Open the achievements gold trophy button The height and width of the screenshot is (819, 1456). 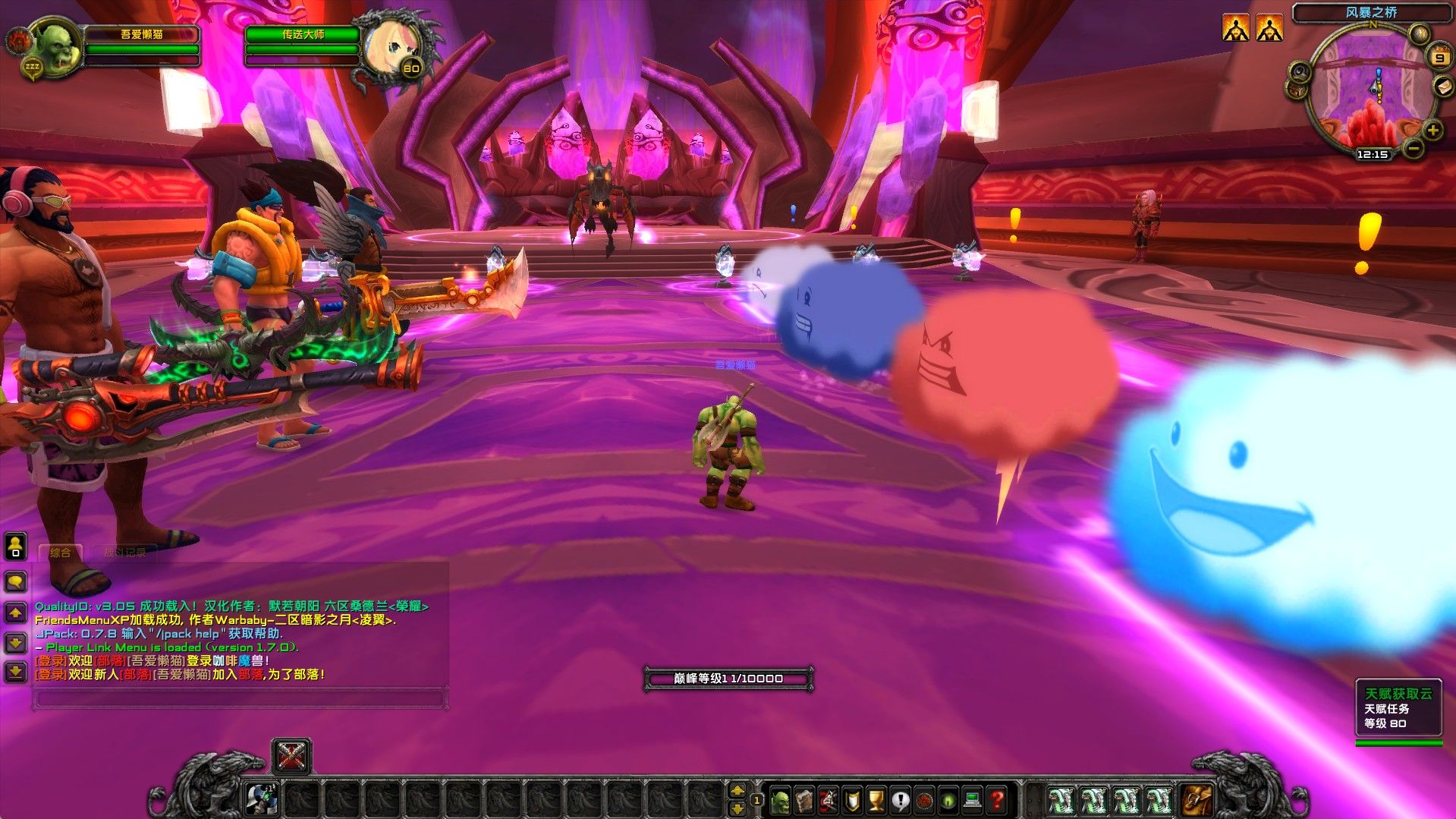click(x=876, y=799)
